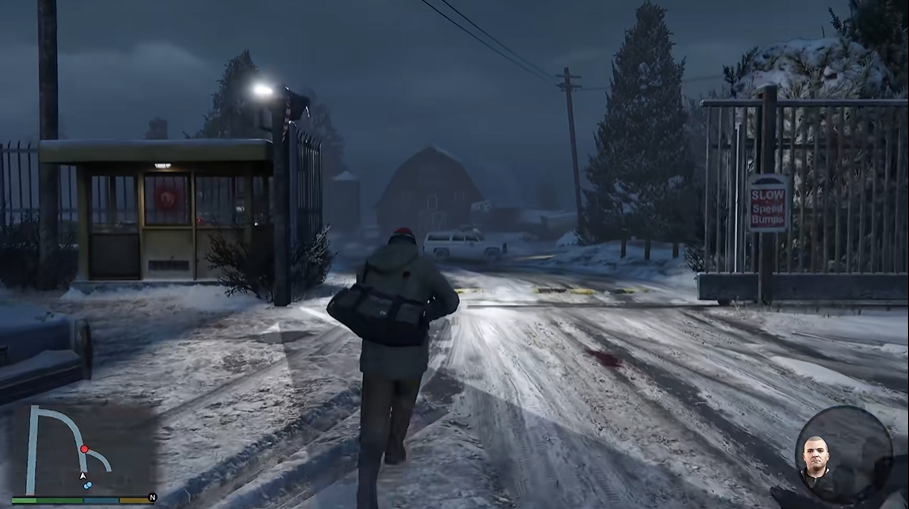
Task: Click the minimap's north N indicator
Action: point(152,497)
